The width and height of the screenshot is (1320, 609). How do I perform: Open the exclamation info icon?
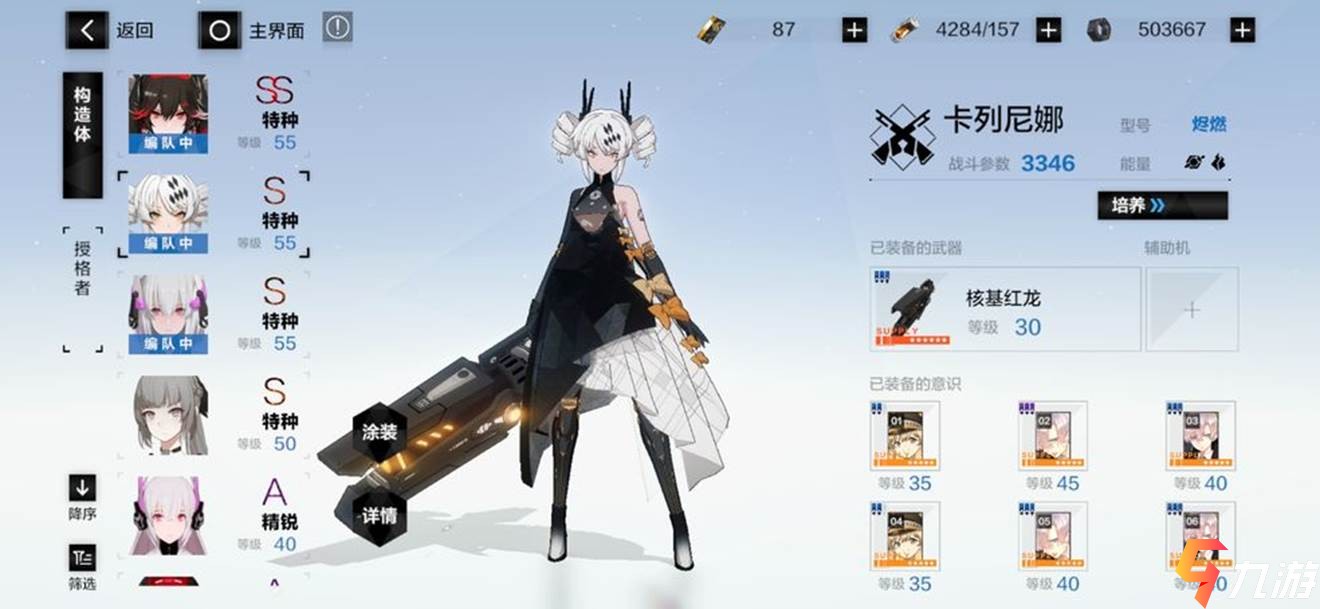[x=338, y=28]
